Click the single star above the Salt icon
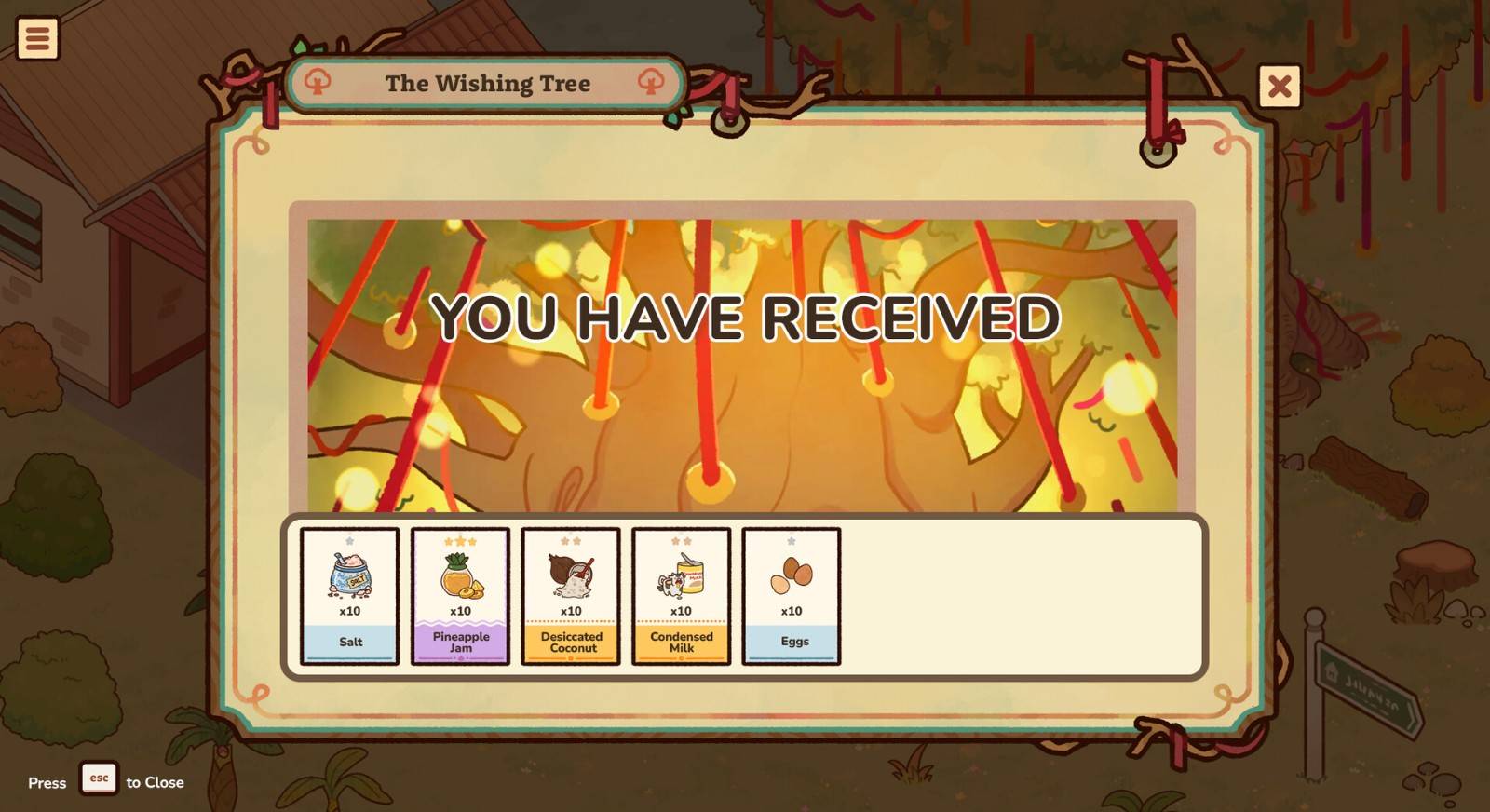This screenshot has height=812, width=1490. [x=350, y=541]
